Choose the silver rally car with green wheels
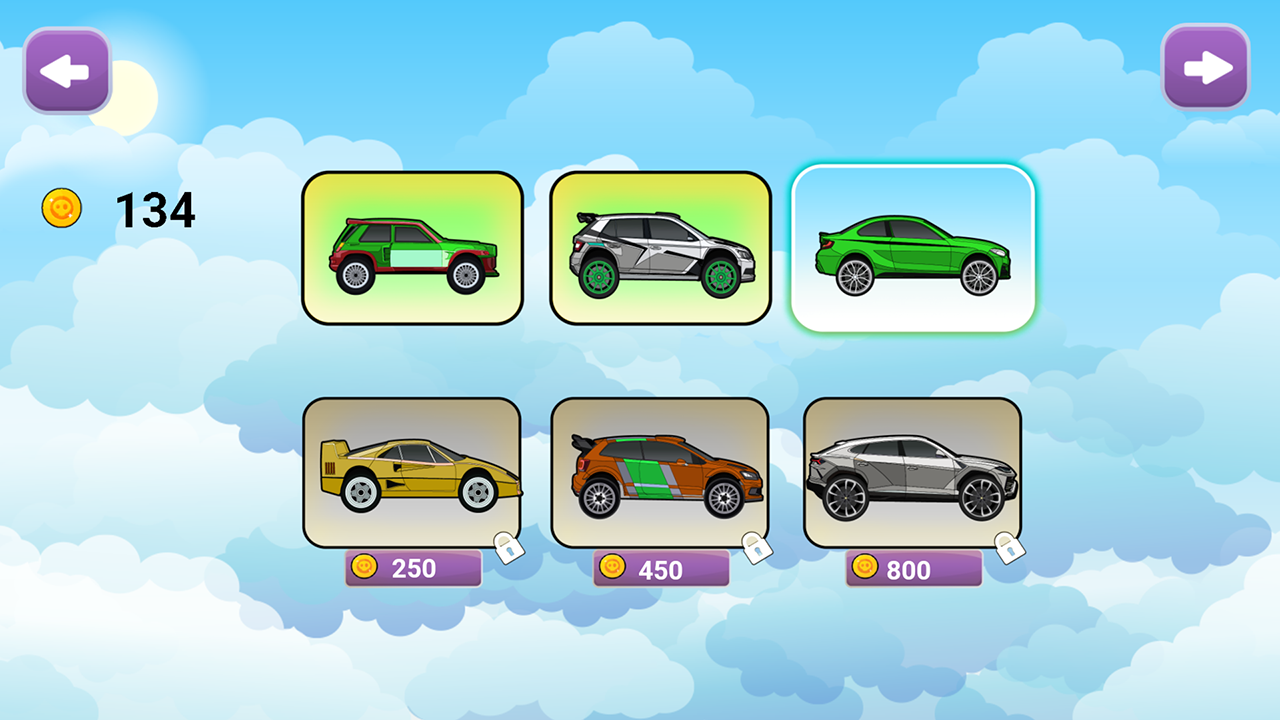The image size is (1280, 720). pos(660,248)
